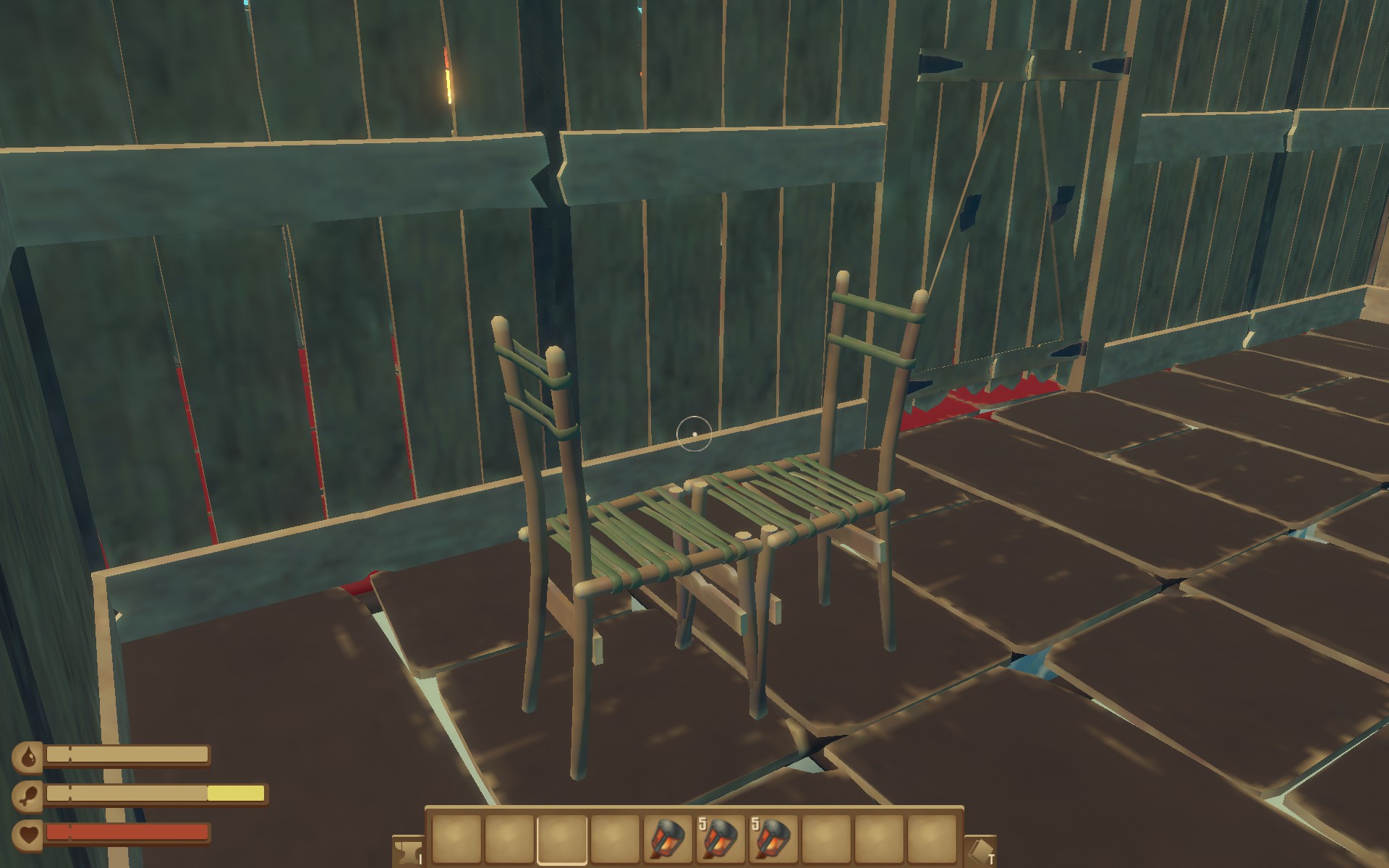Viewport: 1389px width, 868px height.
Task: Open the anvil crafting menu tab
Action: click(407, 851)
